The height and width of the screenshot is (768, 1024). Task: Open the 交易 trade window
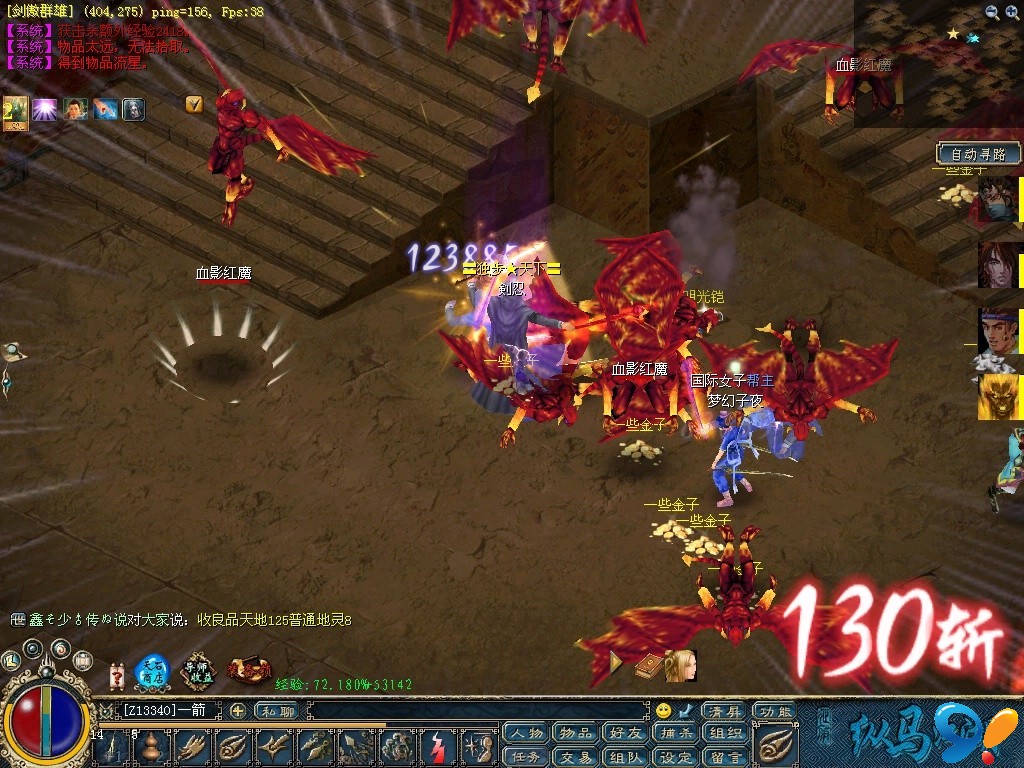pyautogui.click(x=576, y=757)
